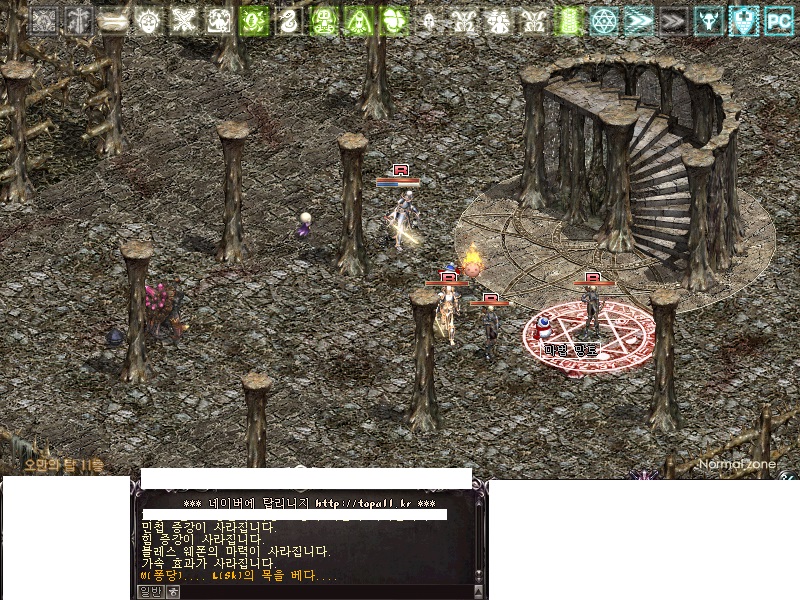Image resolution: width=800 pixels, height=600 pixels.
Task: Activate the bright double-arrow haste icon
Action: [637, 19]
